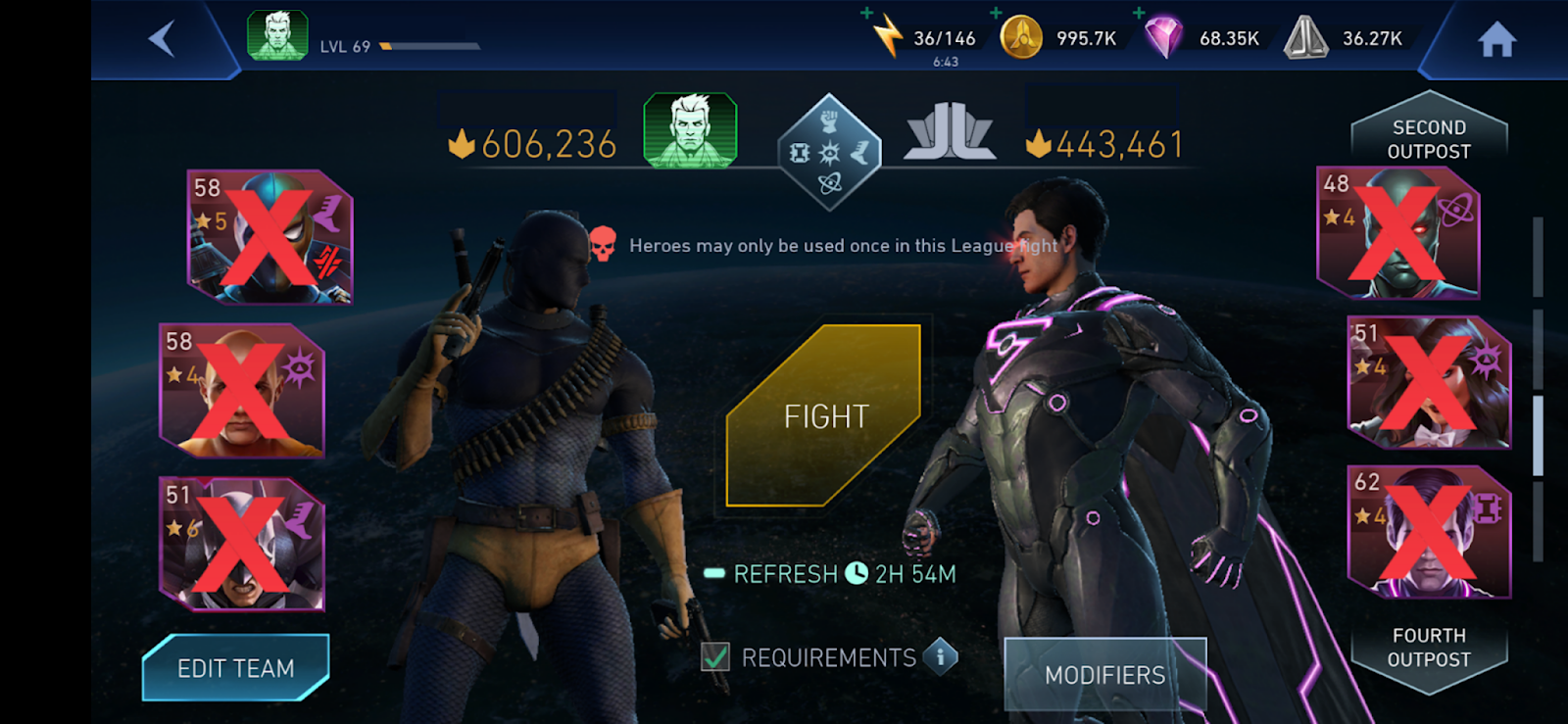
Task: Inspect the level 62 enemy hero card
Action: pyautogui.click(x=1430, y=532)
